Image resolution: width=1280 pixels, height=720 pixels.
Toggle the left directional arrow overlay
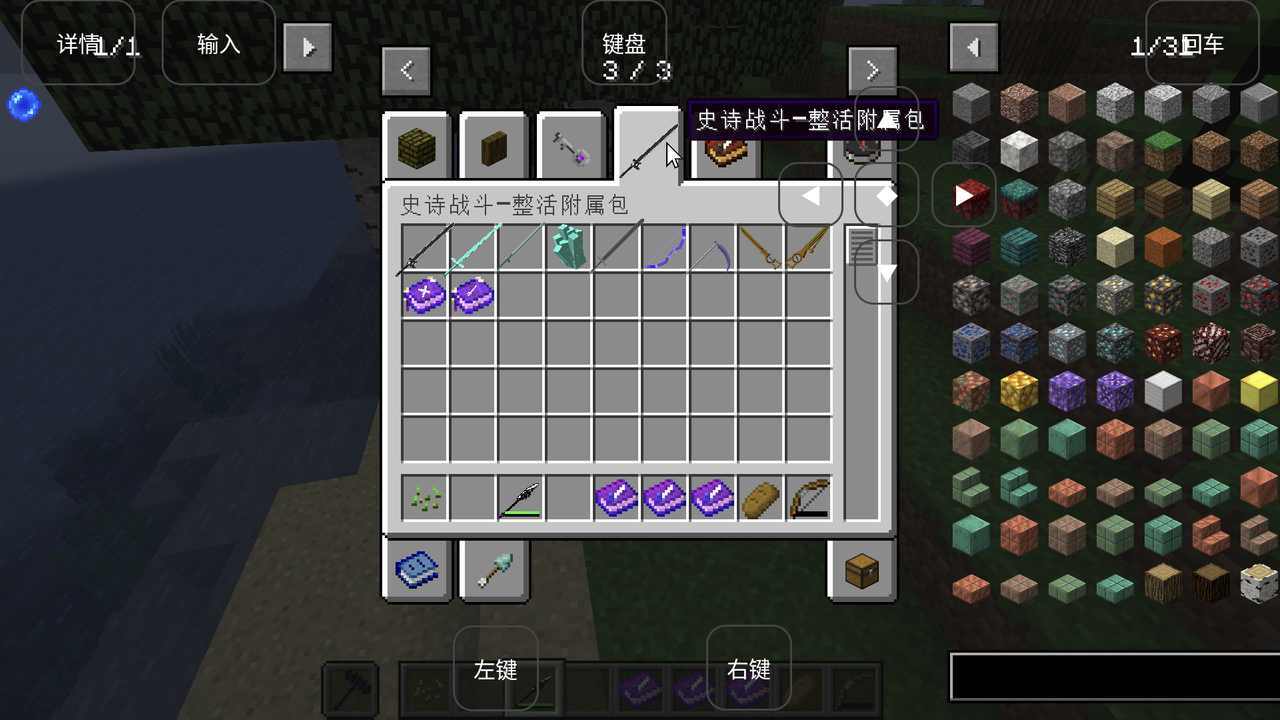pos(811,195)
